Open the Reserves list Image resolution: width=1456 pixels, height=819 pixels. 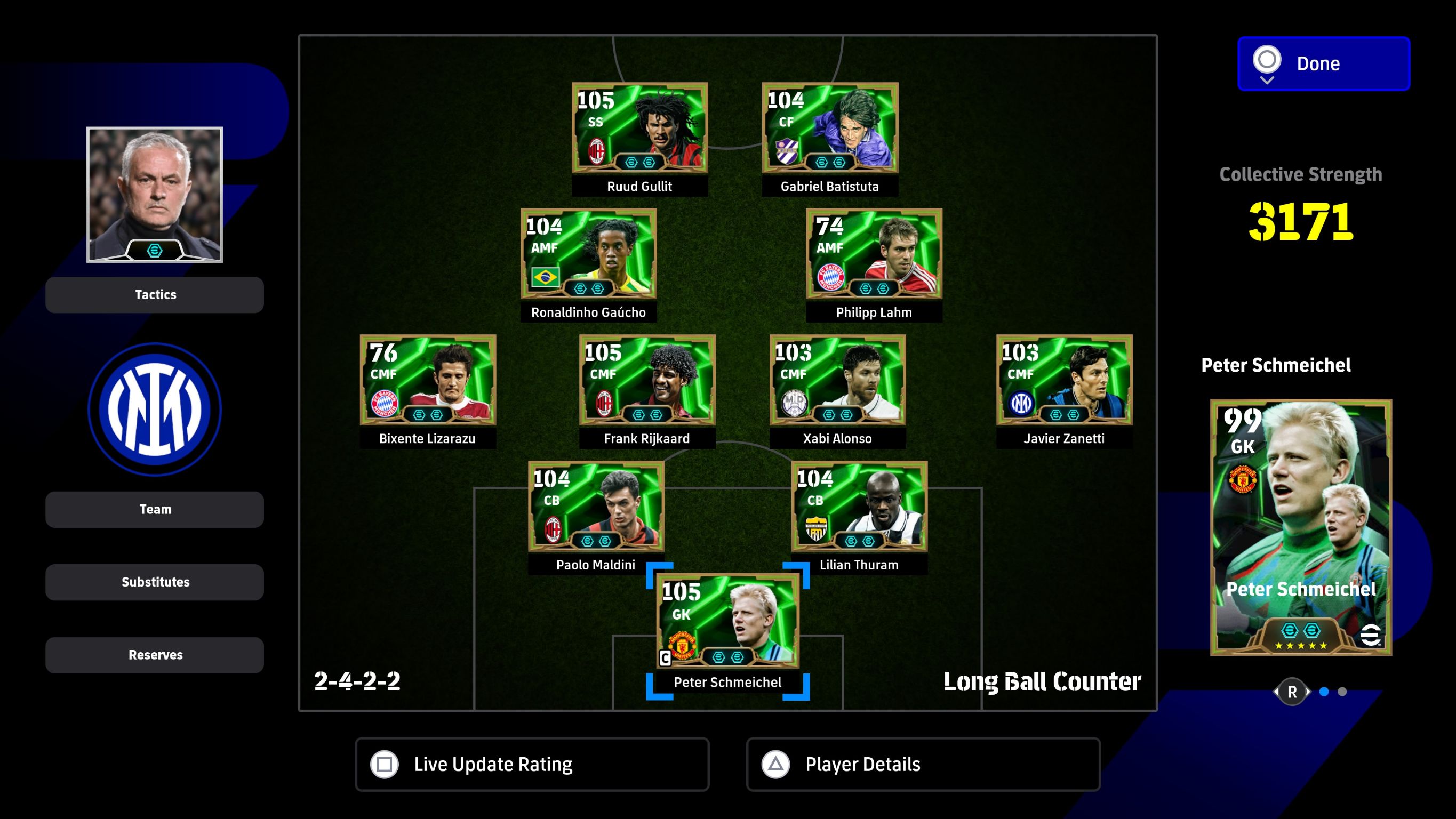point(154,655)
